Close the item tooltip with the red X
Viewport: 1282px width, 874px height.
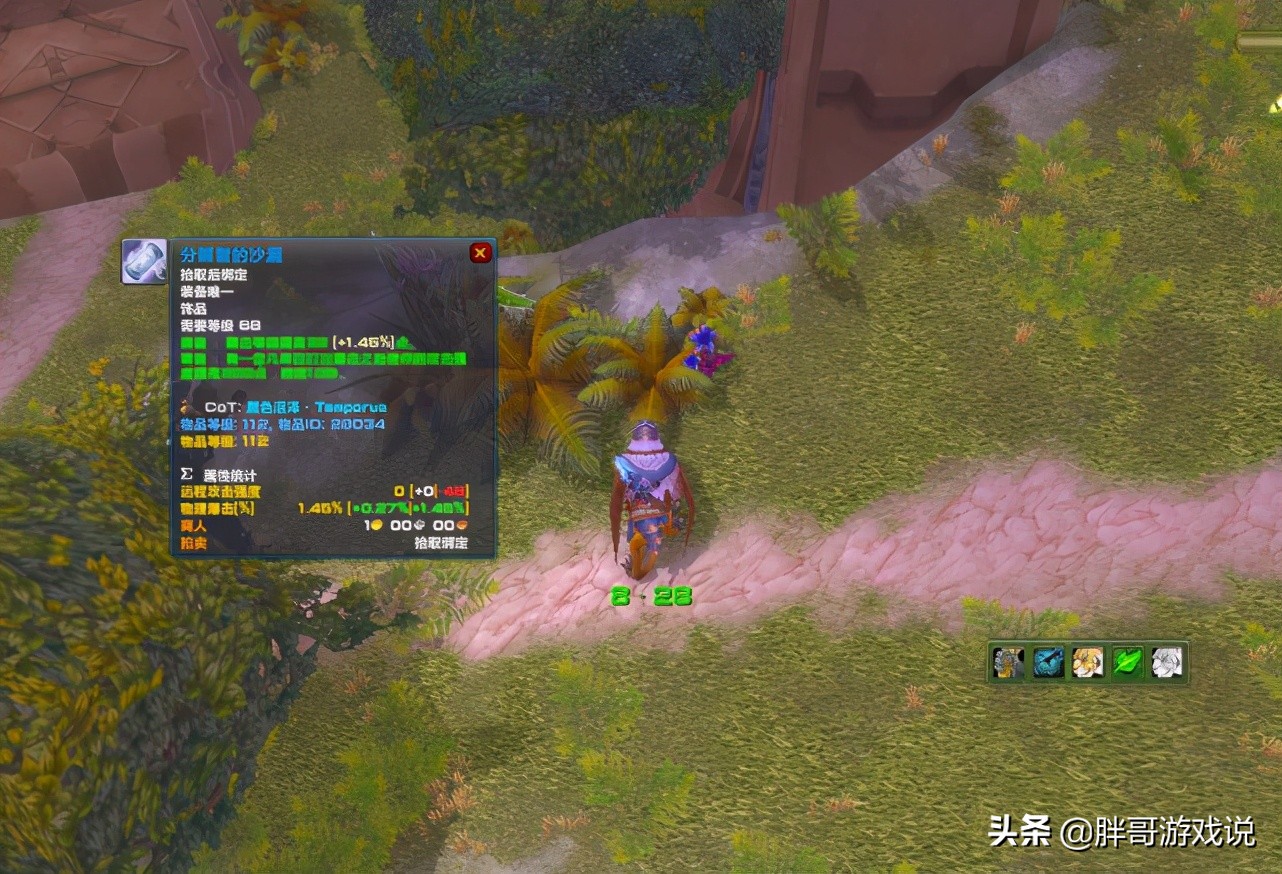(480, 253)
